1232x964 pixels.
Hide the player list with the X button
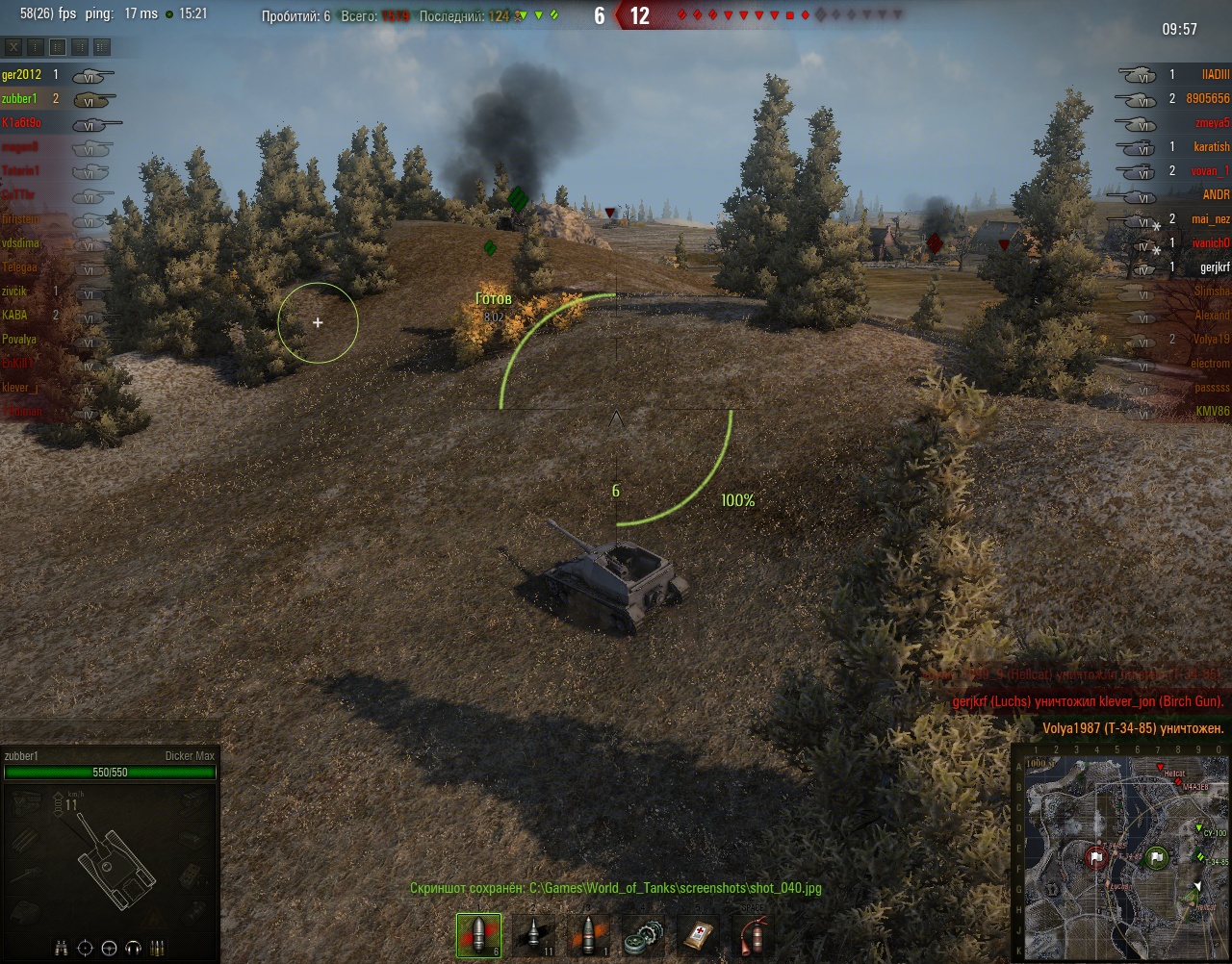pyautogui.click(x=13, y=47)
